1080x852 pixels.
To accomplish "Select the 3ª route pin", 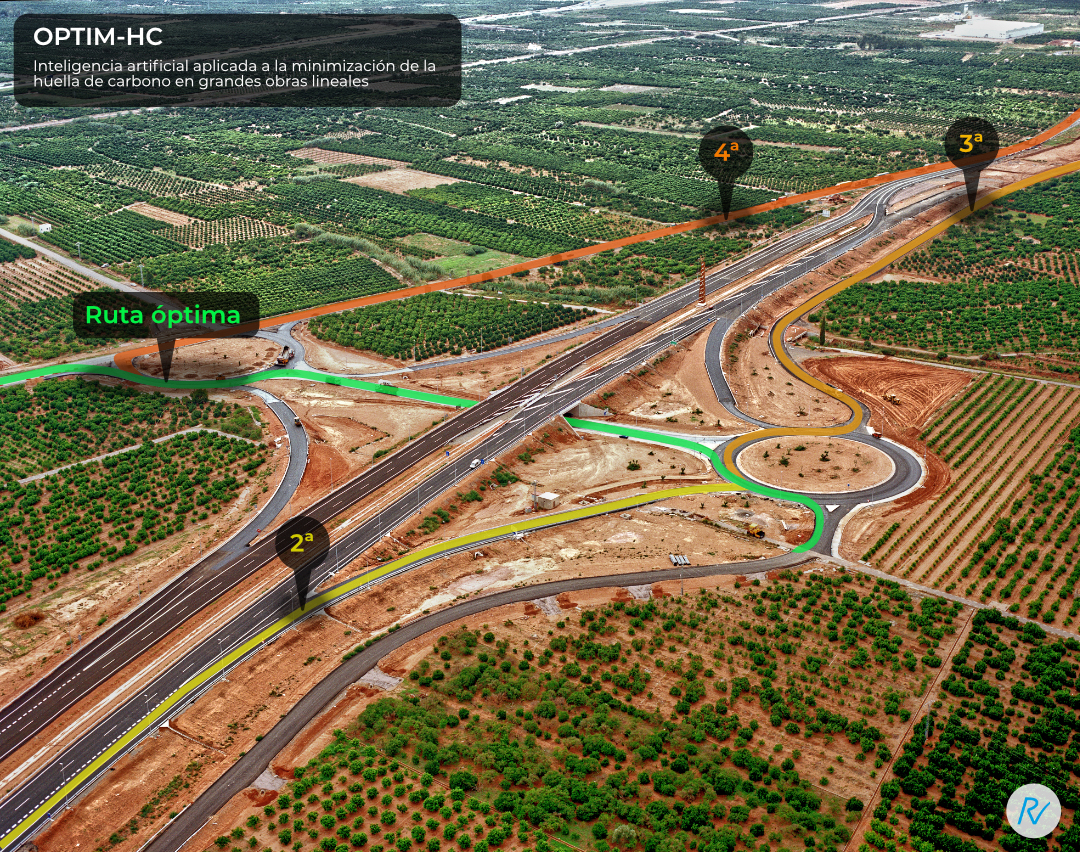I will 971,144.
